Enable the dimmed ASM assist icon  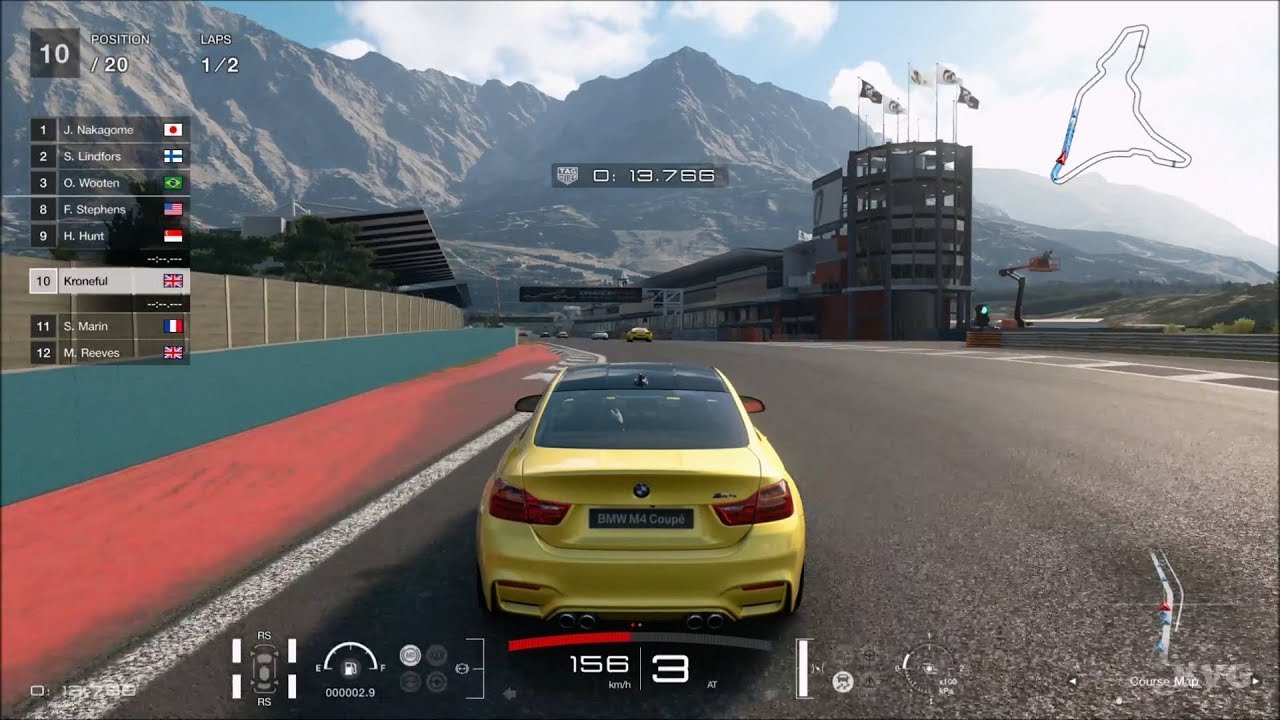point(410,683)
